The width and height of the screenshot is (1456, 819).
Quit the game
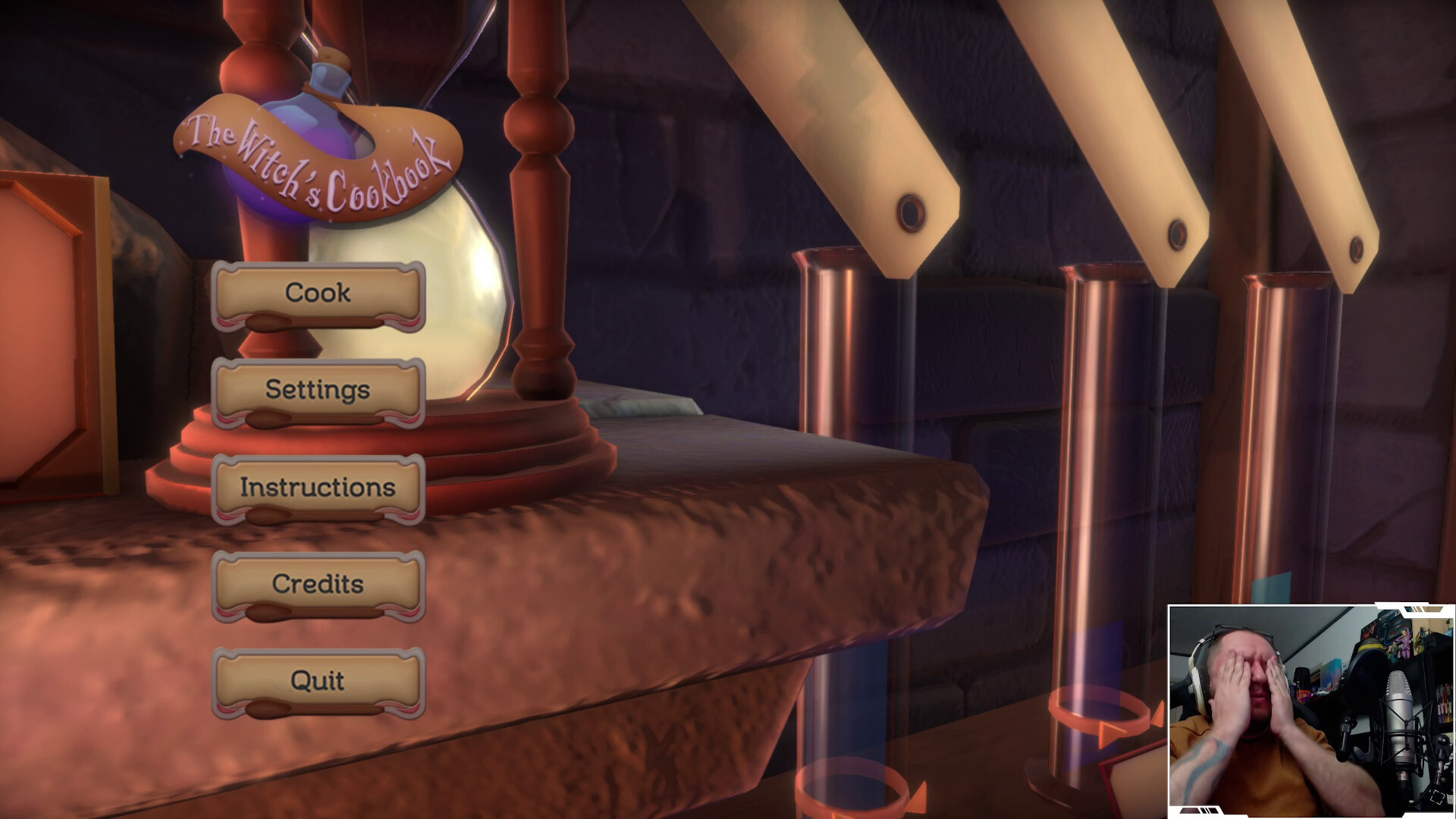317,680
